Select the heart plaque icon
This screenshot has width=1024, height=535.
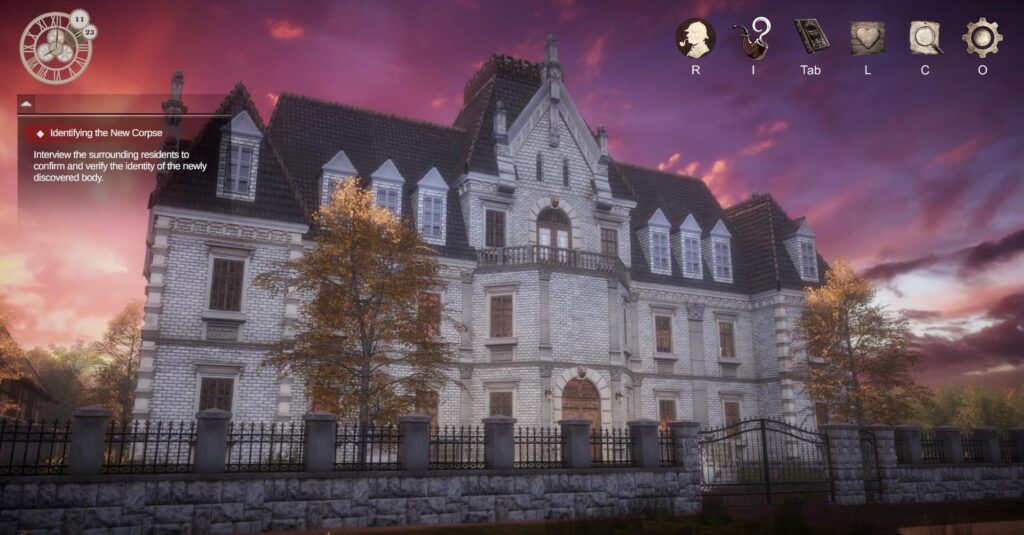coord(867,38)
